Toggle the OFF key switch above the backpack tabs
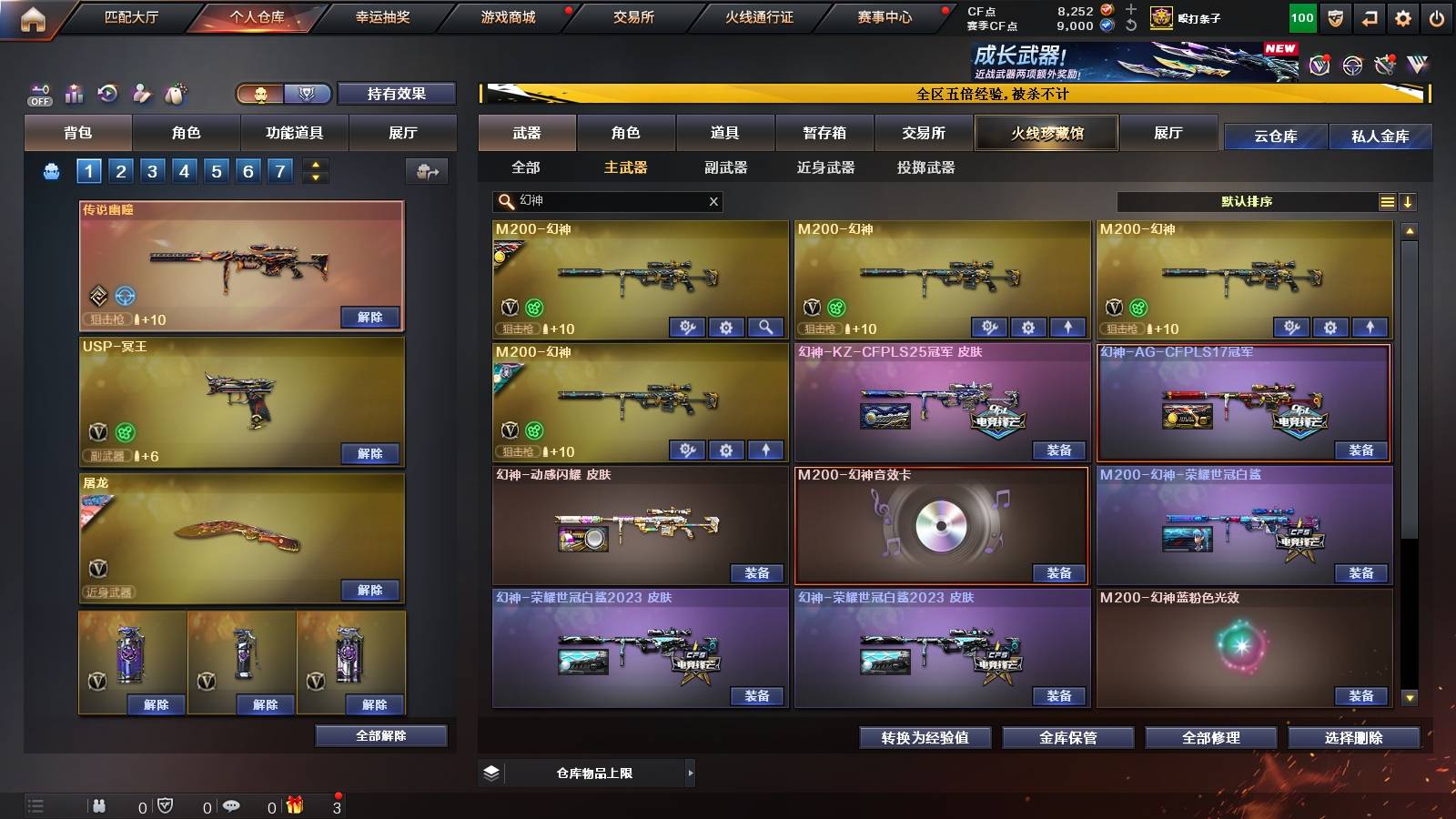This screenshot has height=819, width=1456. point(38,93)
